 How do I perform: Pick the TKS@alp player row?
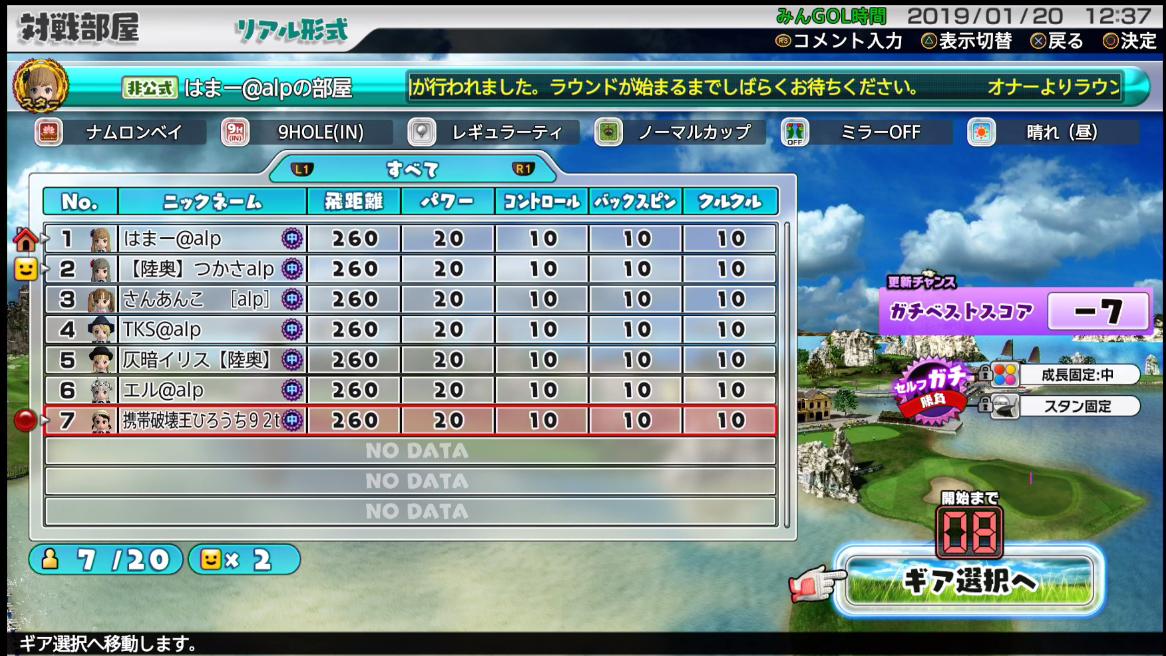[x=410, y=329]
